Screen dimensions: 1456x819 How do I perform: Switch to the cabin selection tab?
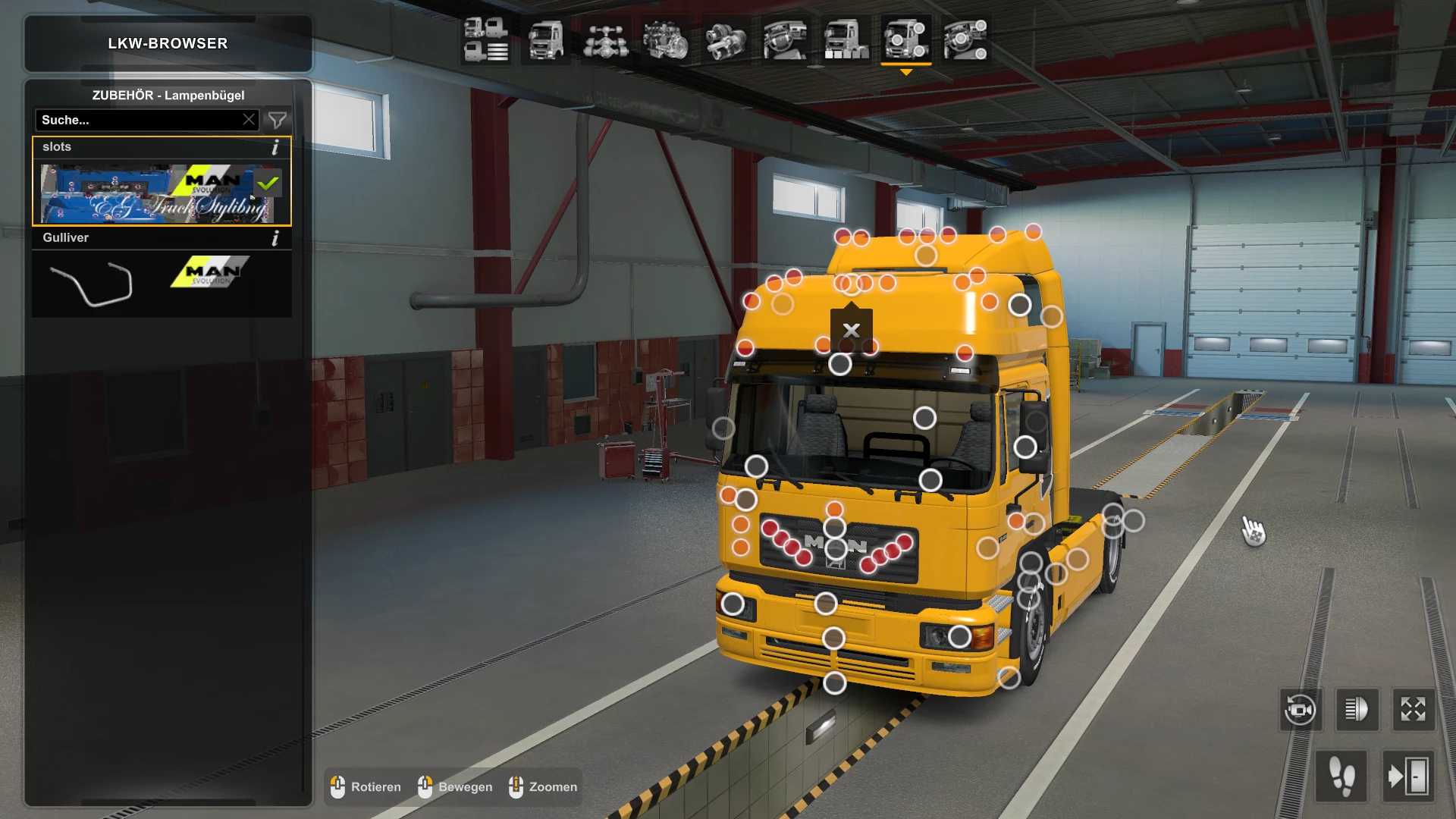pos(545,39)
